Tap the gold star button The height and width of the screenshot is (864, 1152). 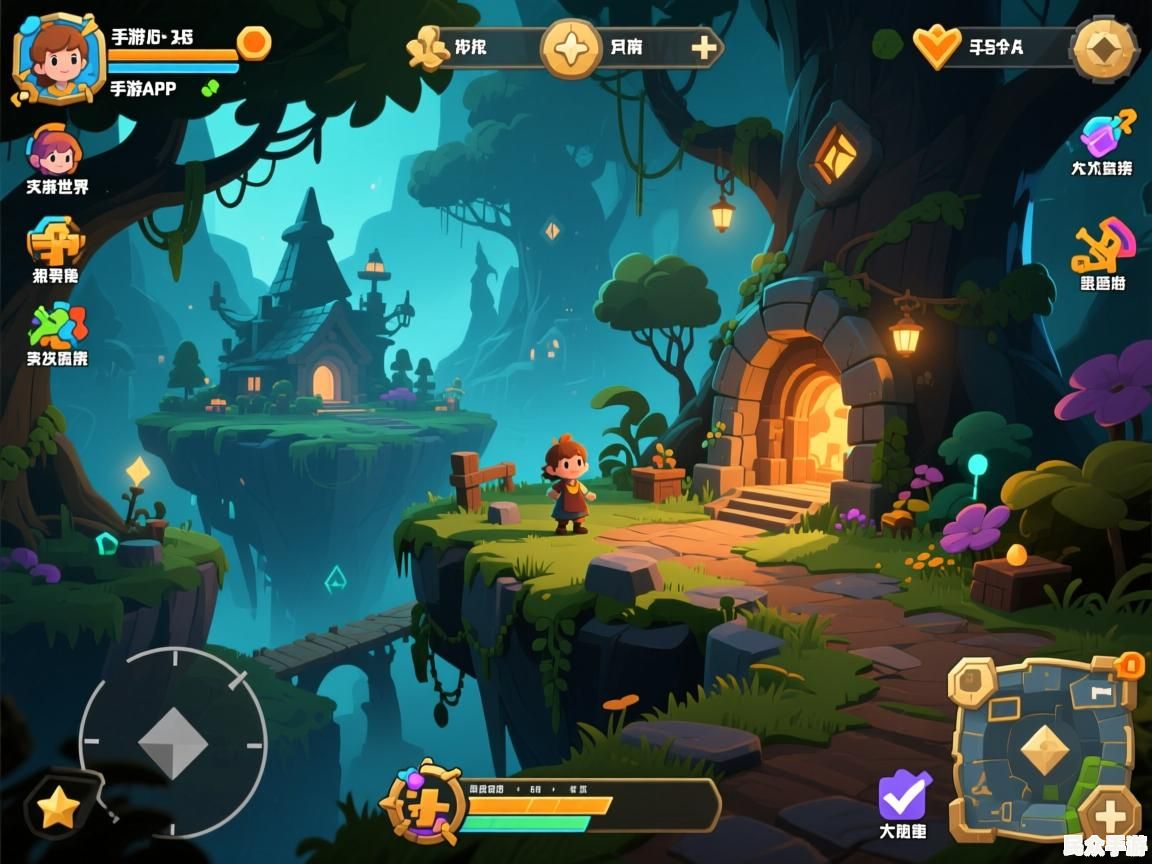(x=58, y=808)
